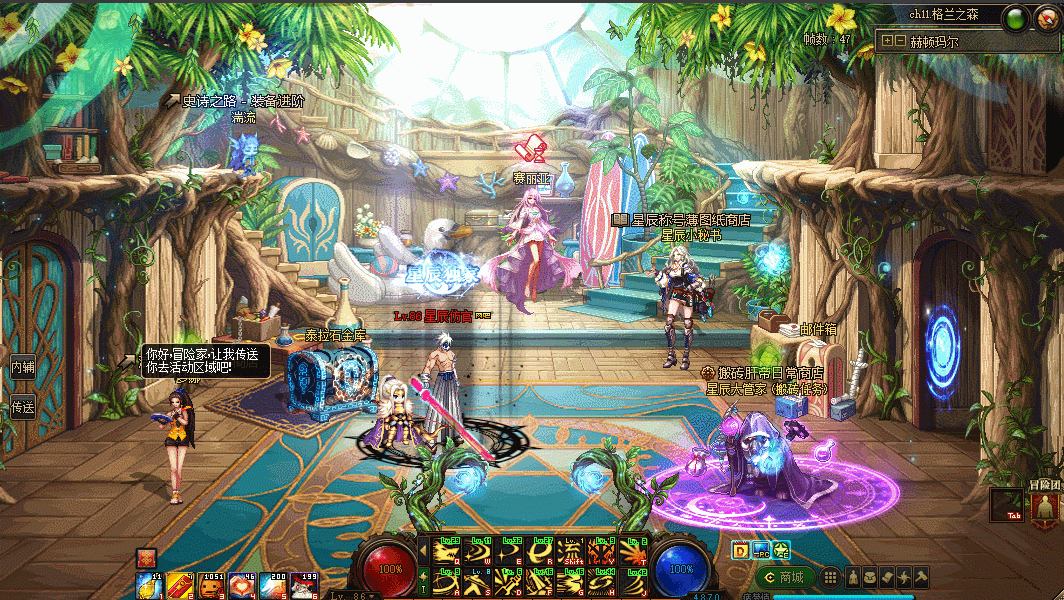Expand the minimap with the plus button
This screenshot has width=1064, height=600.
(x=886, y=42)
